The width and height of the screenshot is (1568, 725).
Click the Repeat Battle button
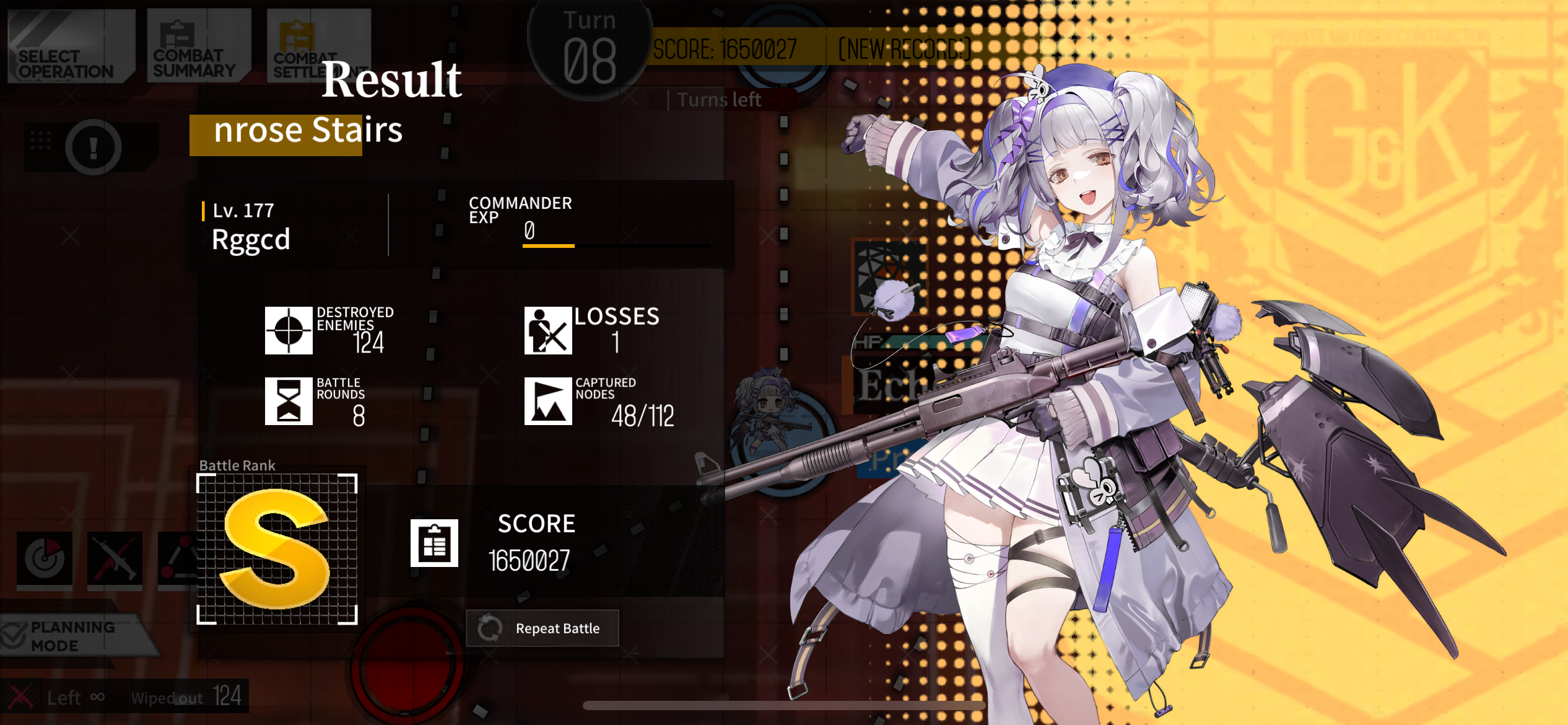pyautogui.click(x=542, y=628)
